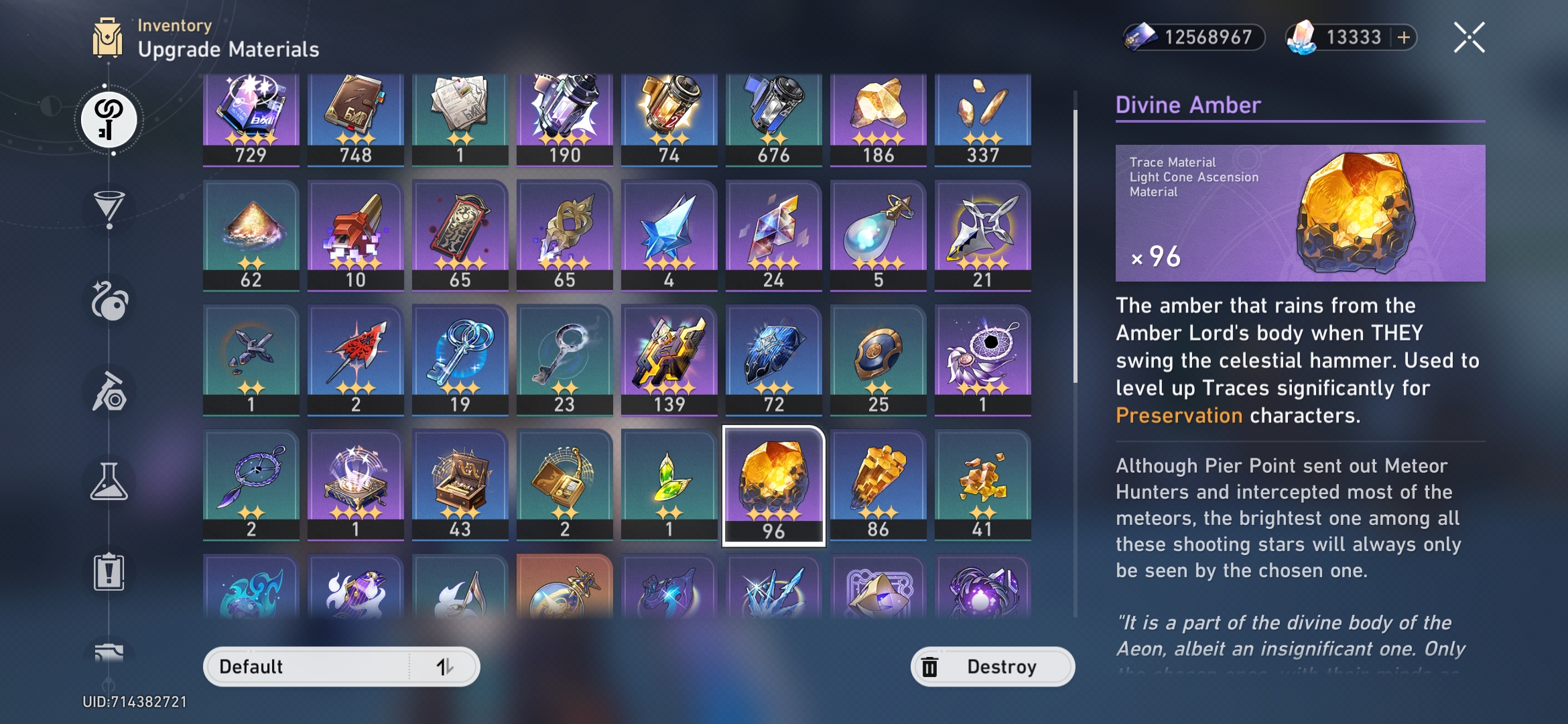Viewport: 1568px width, 724px height.
Task: Click the Inventory backpack header icon
Action: 109,38
